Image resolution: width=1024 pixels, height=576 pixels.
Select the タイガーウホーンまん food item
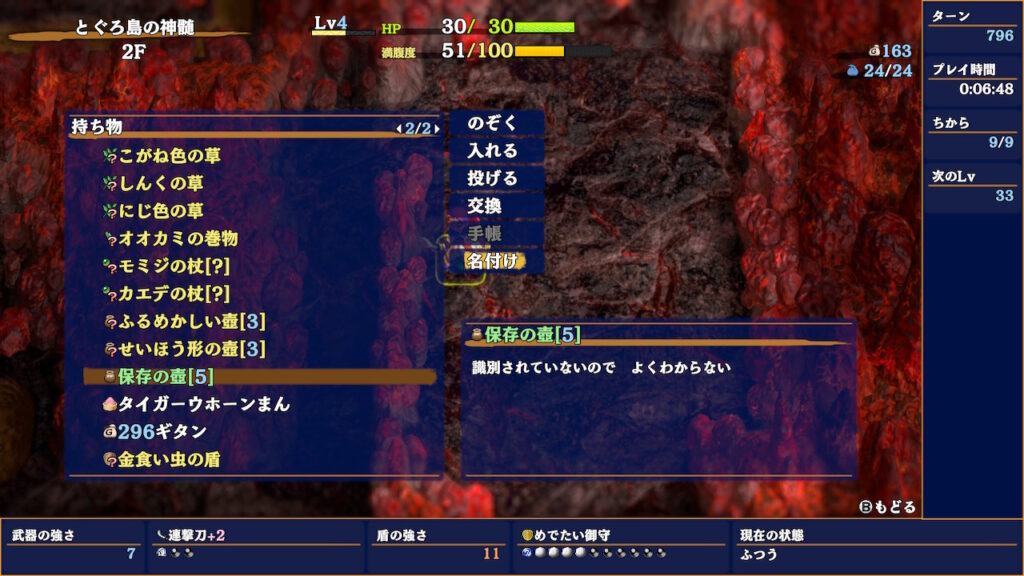(x=204, y=404)
